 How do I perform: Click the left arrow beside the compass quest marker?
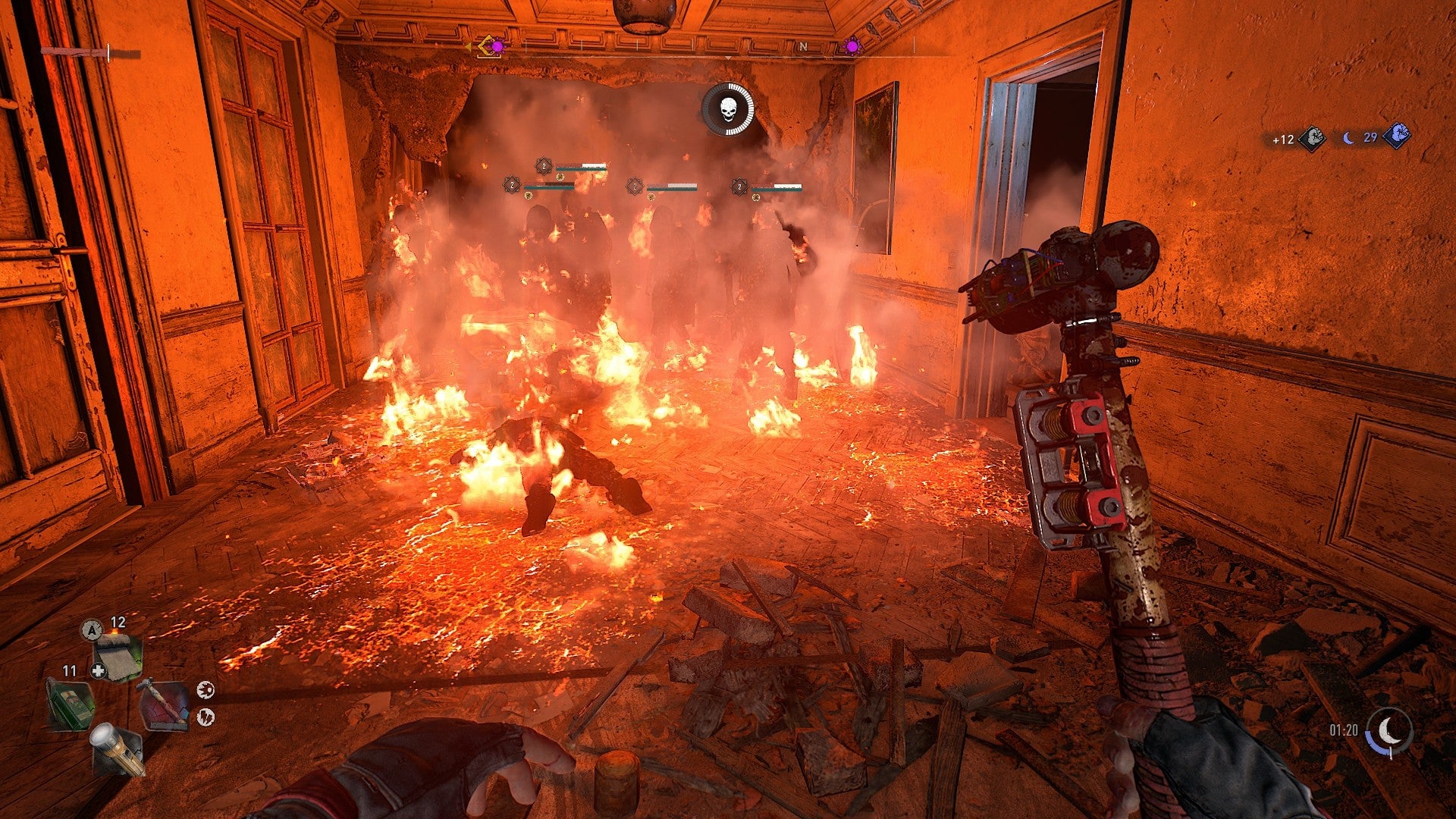click(468, 46)
